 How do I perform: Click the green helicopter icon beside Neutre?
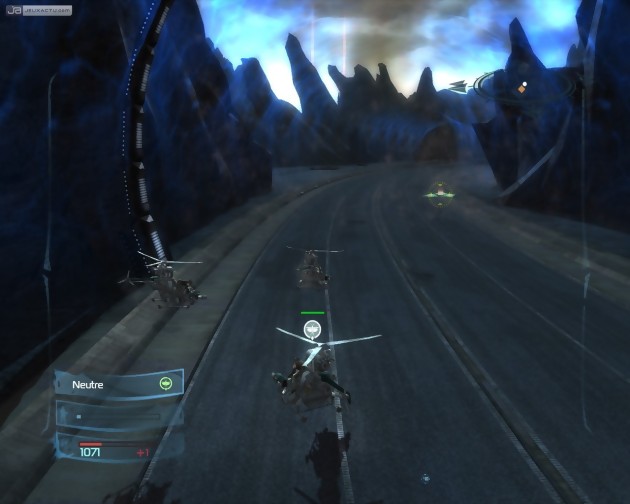(x=166, y=383)
